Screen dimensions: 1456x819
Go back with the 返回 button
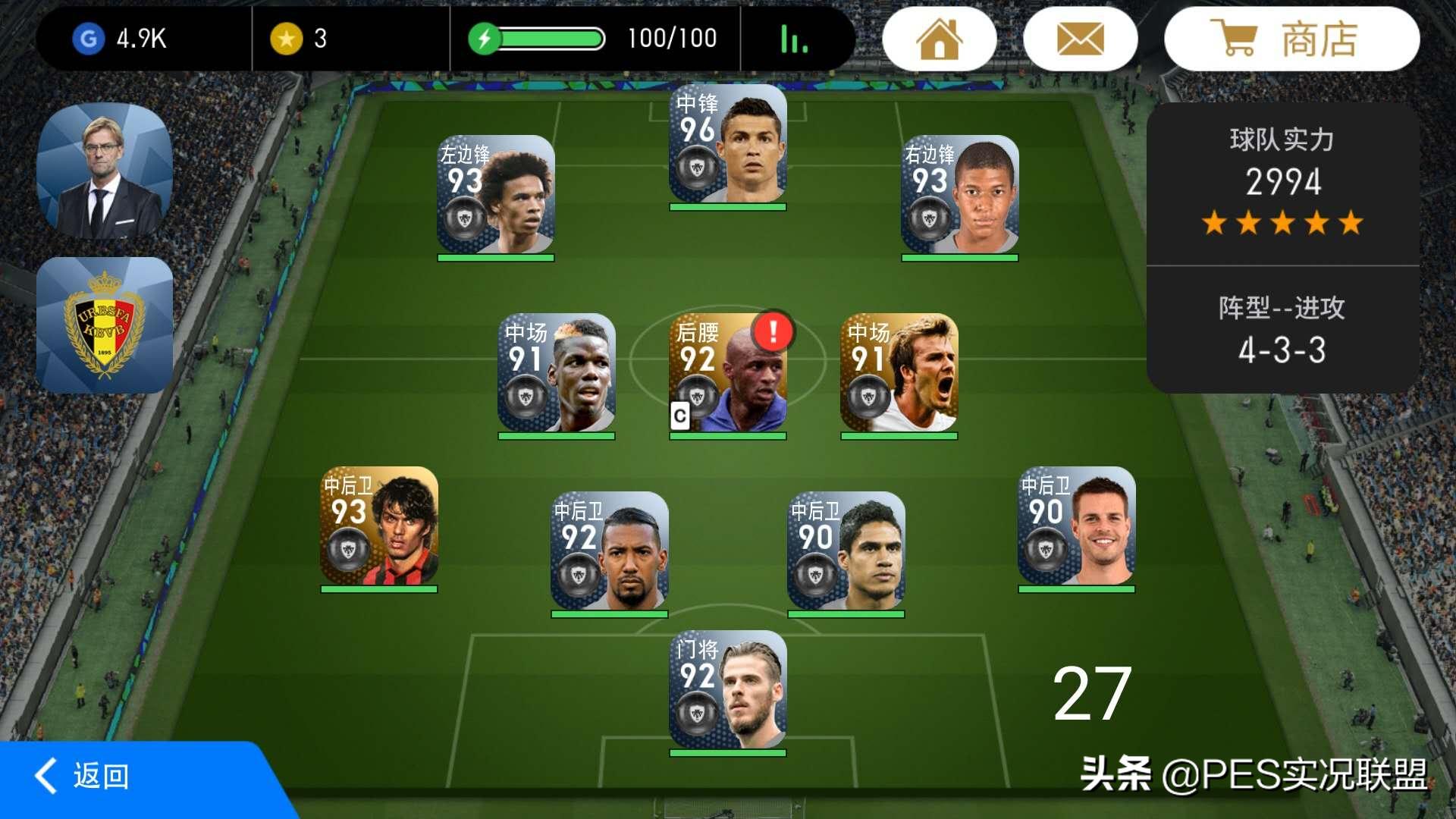(83, 776)
